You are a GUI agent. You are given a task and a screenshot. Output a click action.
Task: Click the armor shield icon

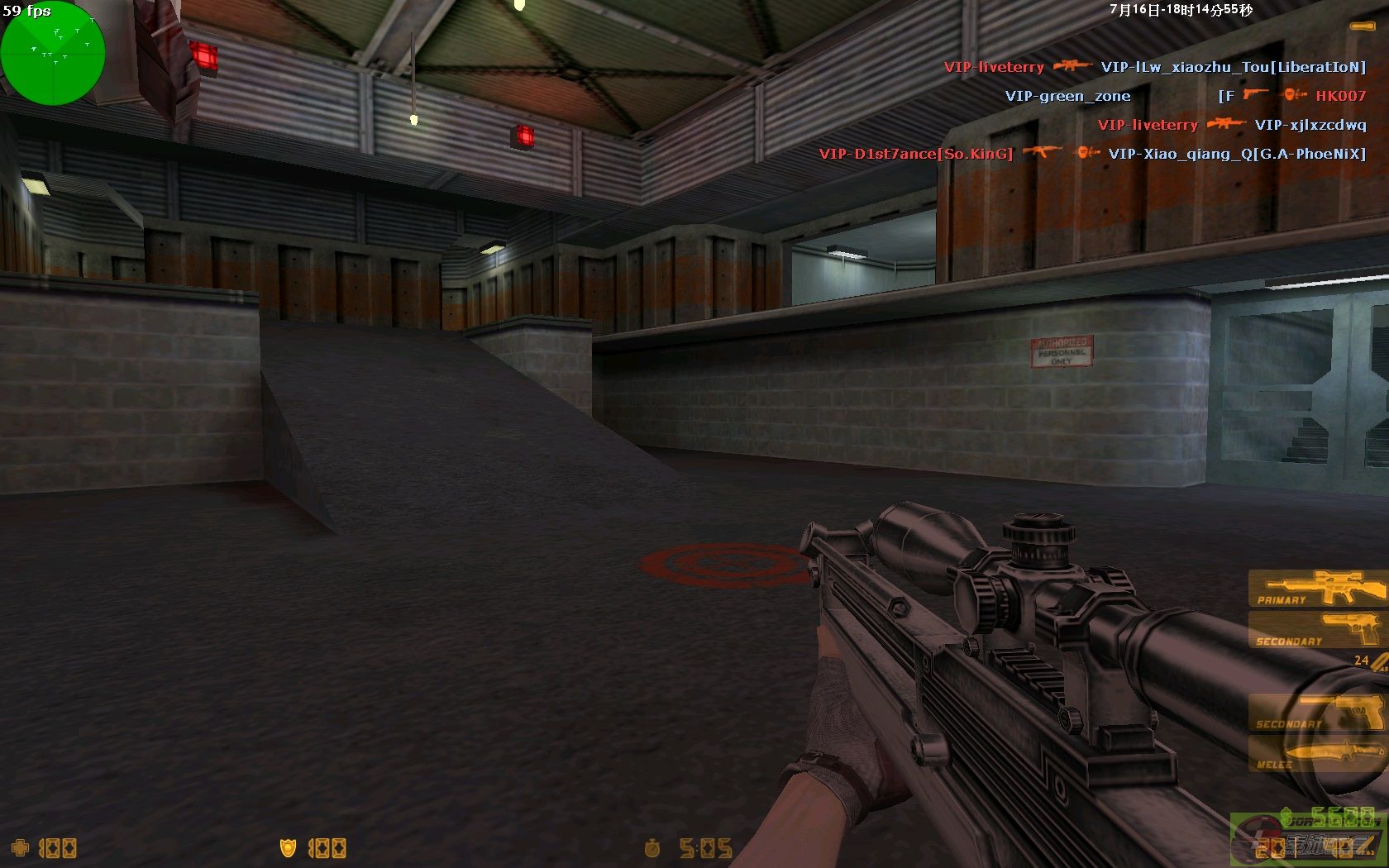(x=288, y=847)
